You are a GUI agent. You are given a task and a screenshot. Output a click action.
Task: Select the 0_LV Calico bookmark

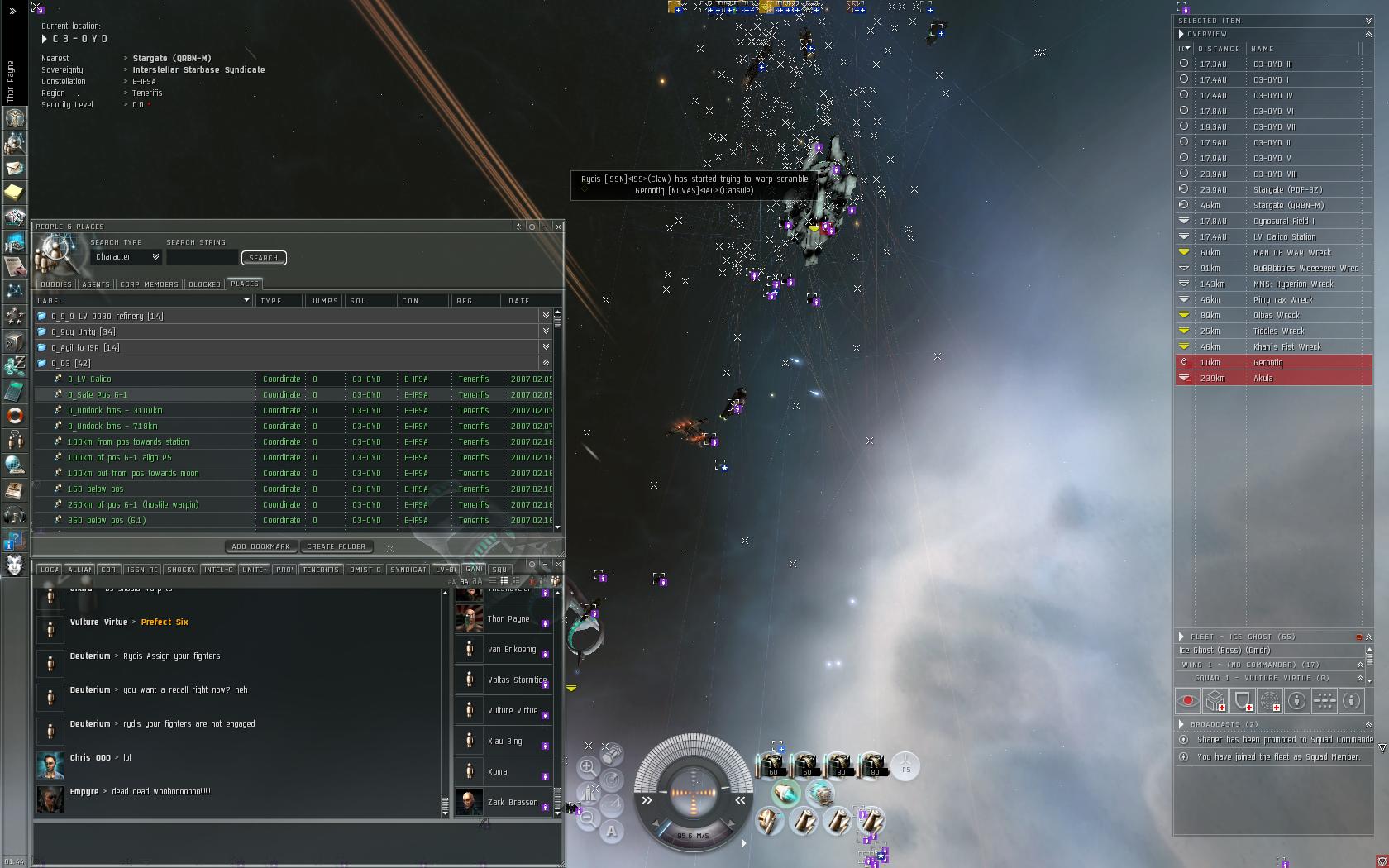tap(89, 379)
